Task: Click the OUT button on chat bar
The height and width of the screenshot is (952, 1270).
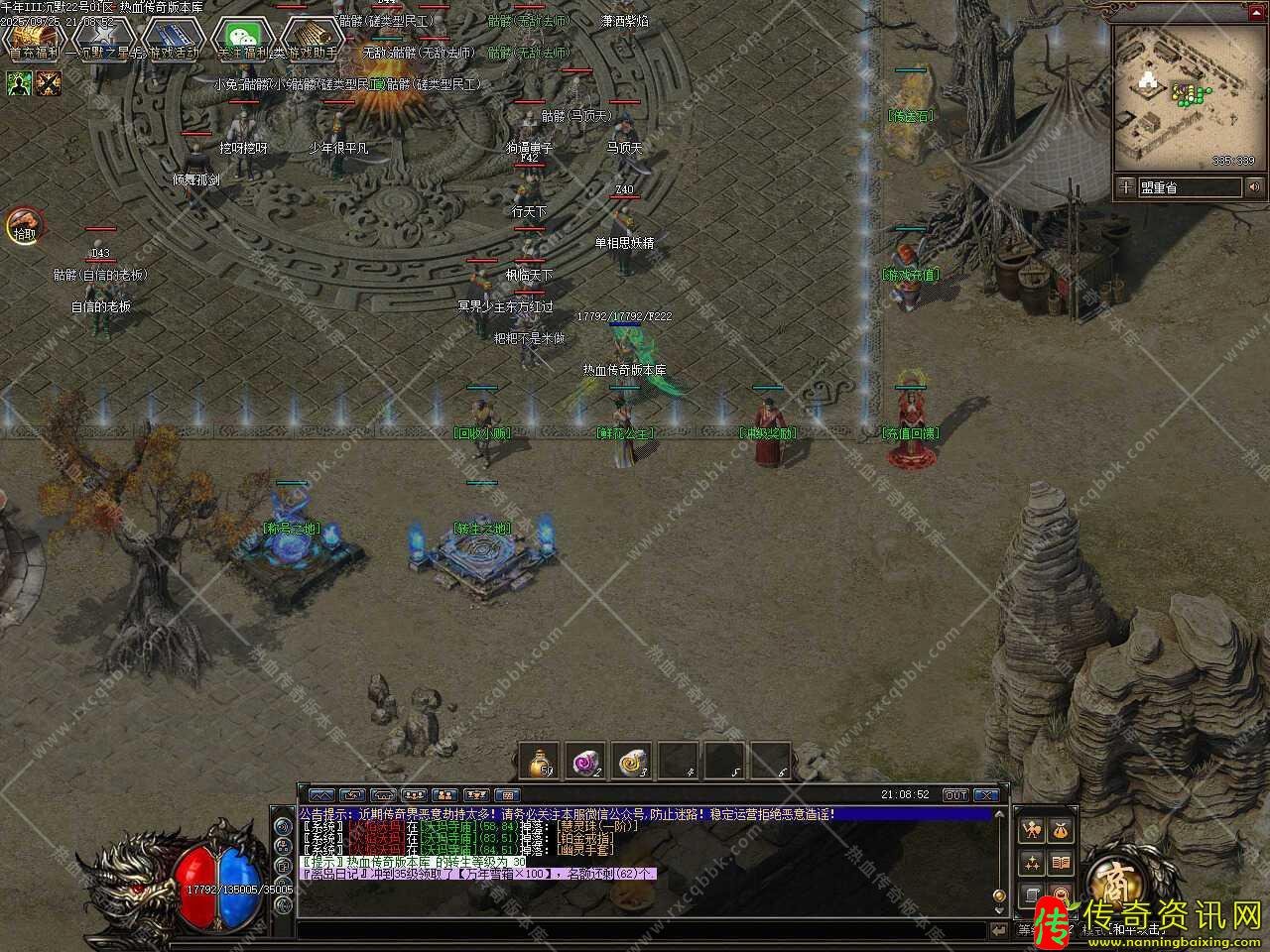Action: tap(954, 794)
